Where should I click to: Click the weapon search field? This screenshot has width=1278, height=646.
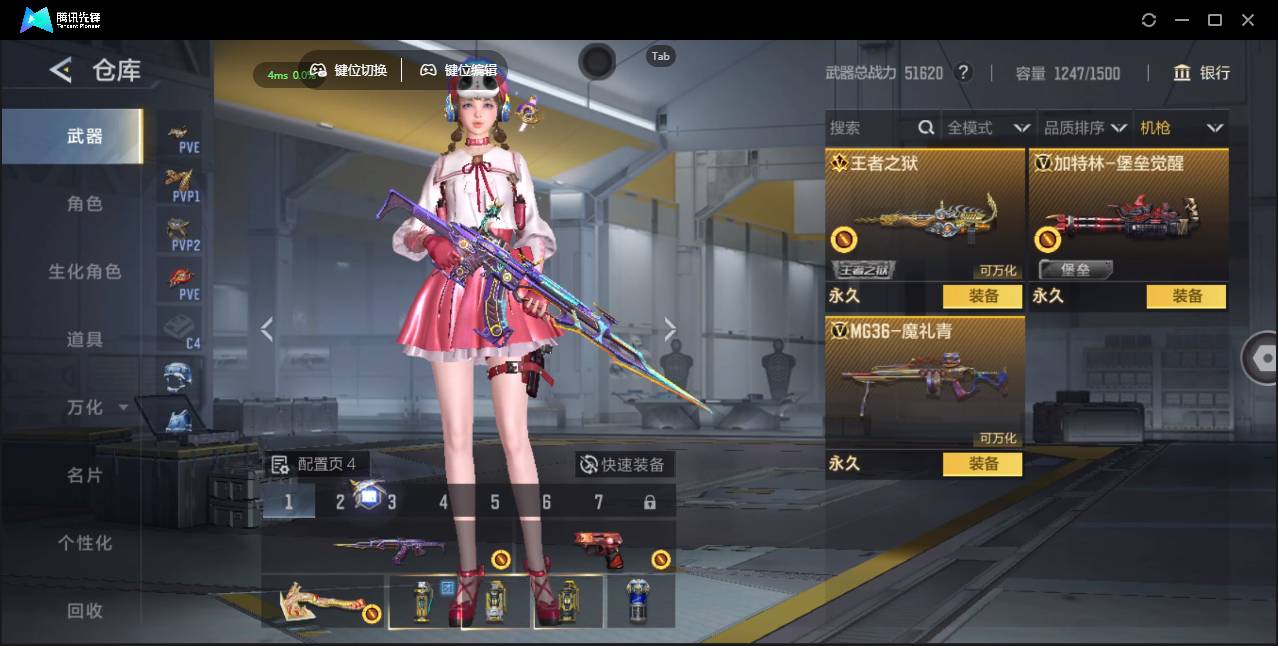click(872, 128)
